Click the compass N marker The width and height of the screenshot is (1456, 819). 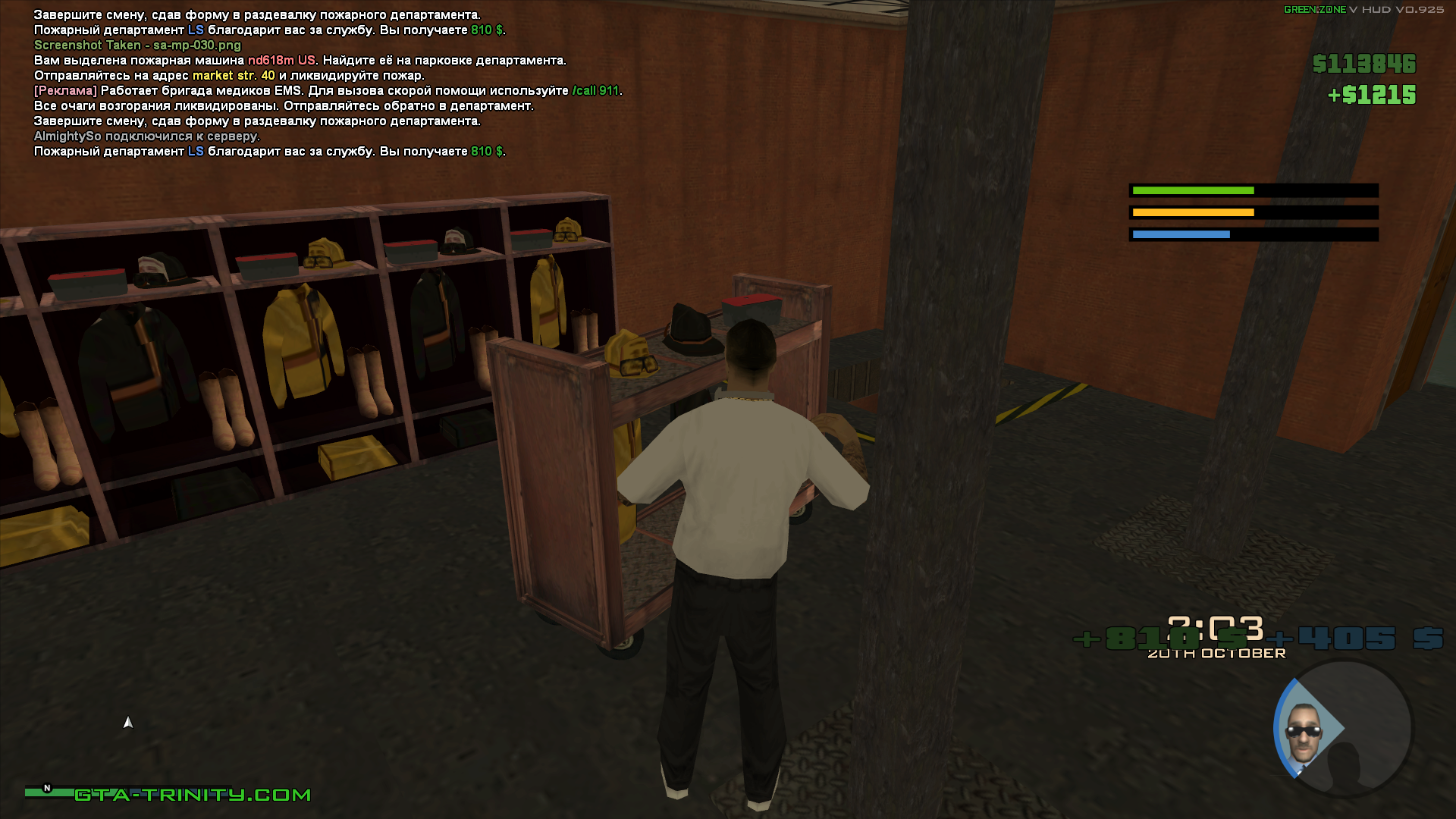47,789
